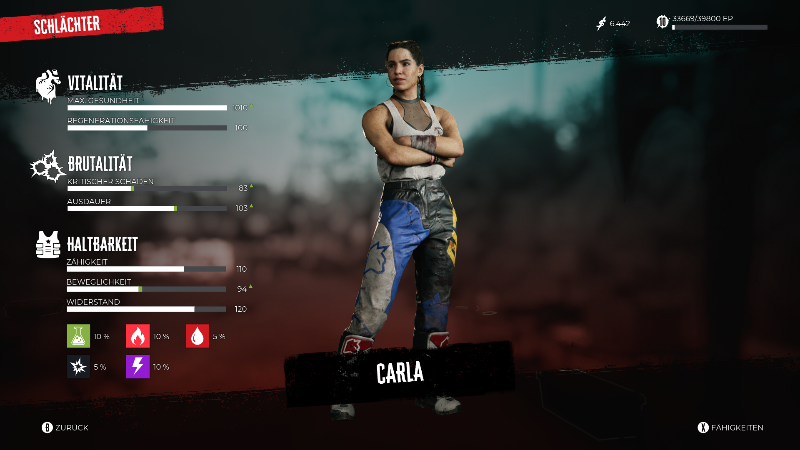Viewport: 800px width, 450px height.
Task: Click the fire resistance flame icon
Action: [x=137, y=336]
